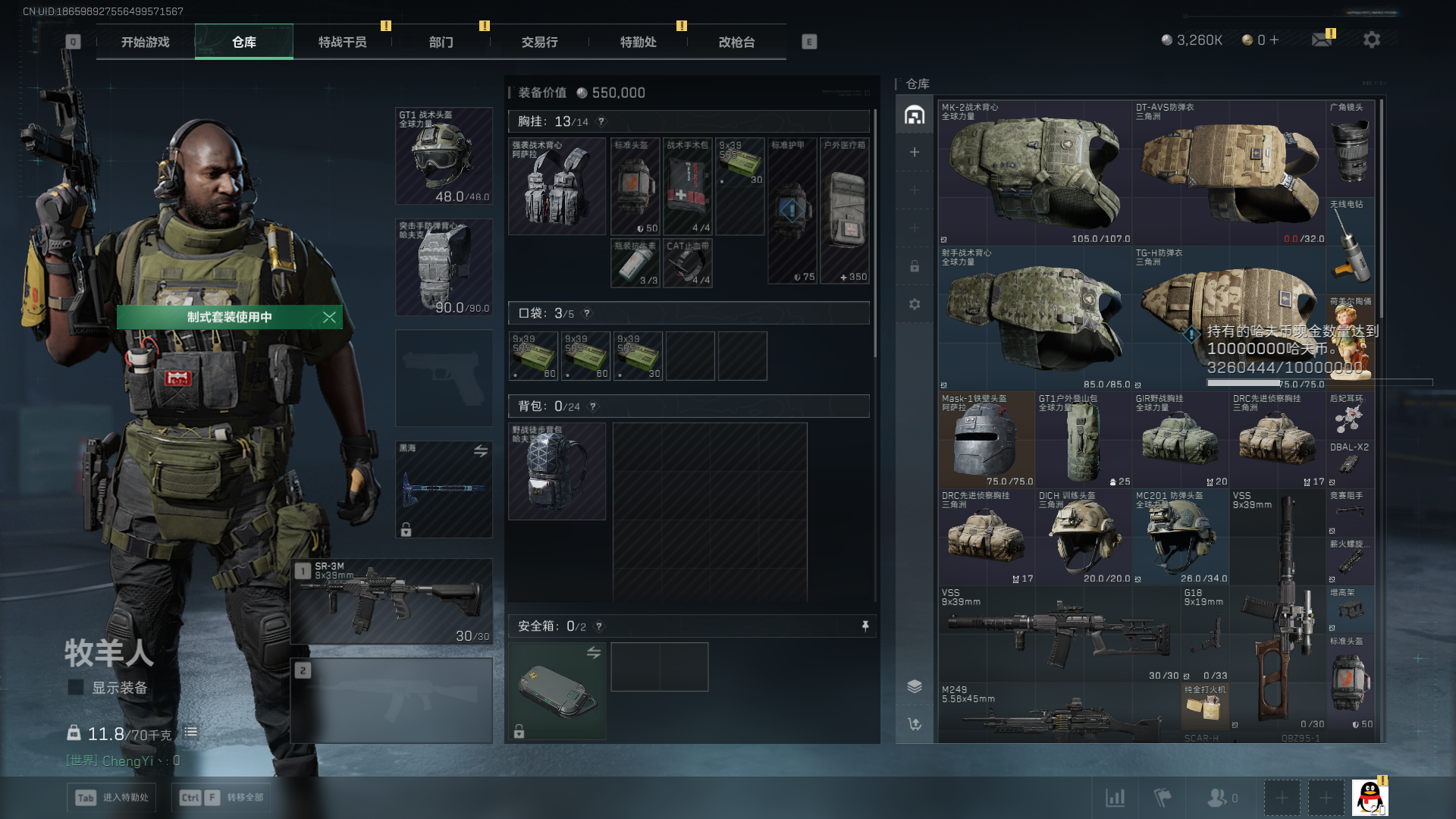Open the settings gear icon
The width and height of the screenshot is (1456, 819).
(x=1372, y=39)
